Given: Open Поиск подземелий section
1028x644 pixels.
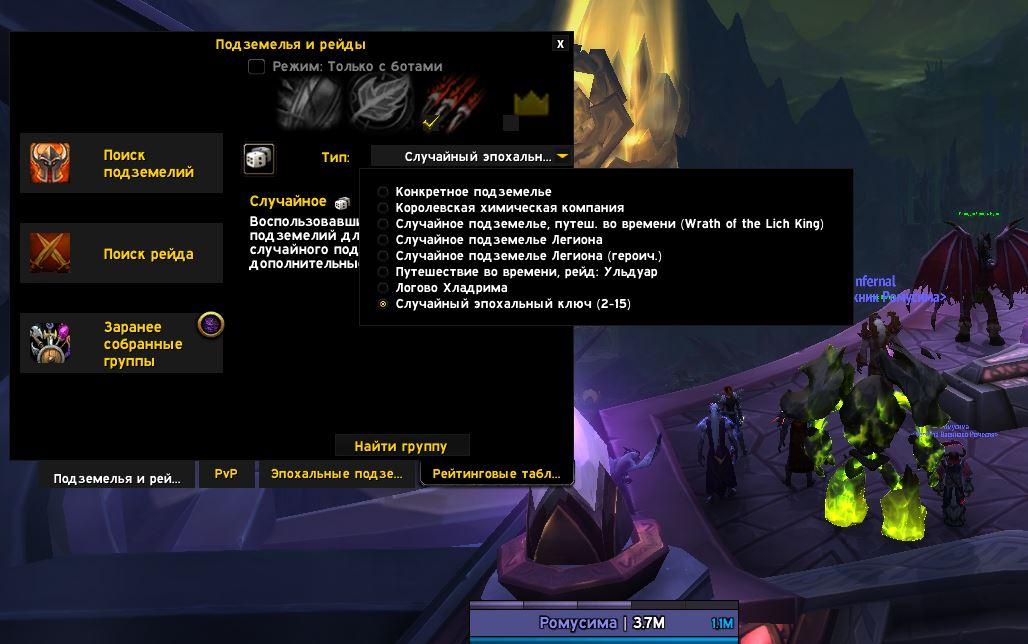Looking at the screenshot, I should 121,163.
